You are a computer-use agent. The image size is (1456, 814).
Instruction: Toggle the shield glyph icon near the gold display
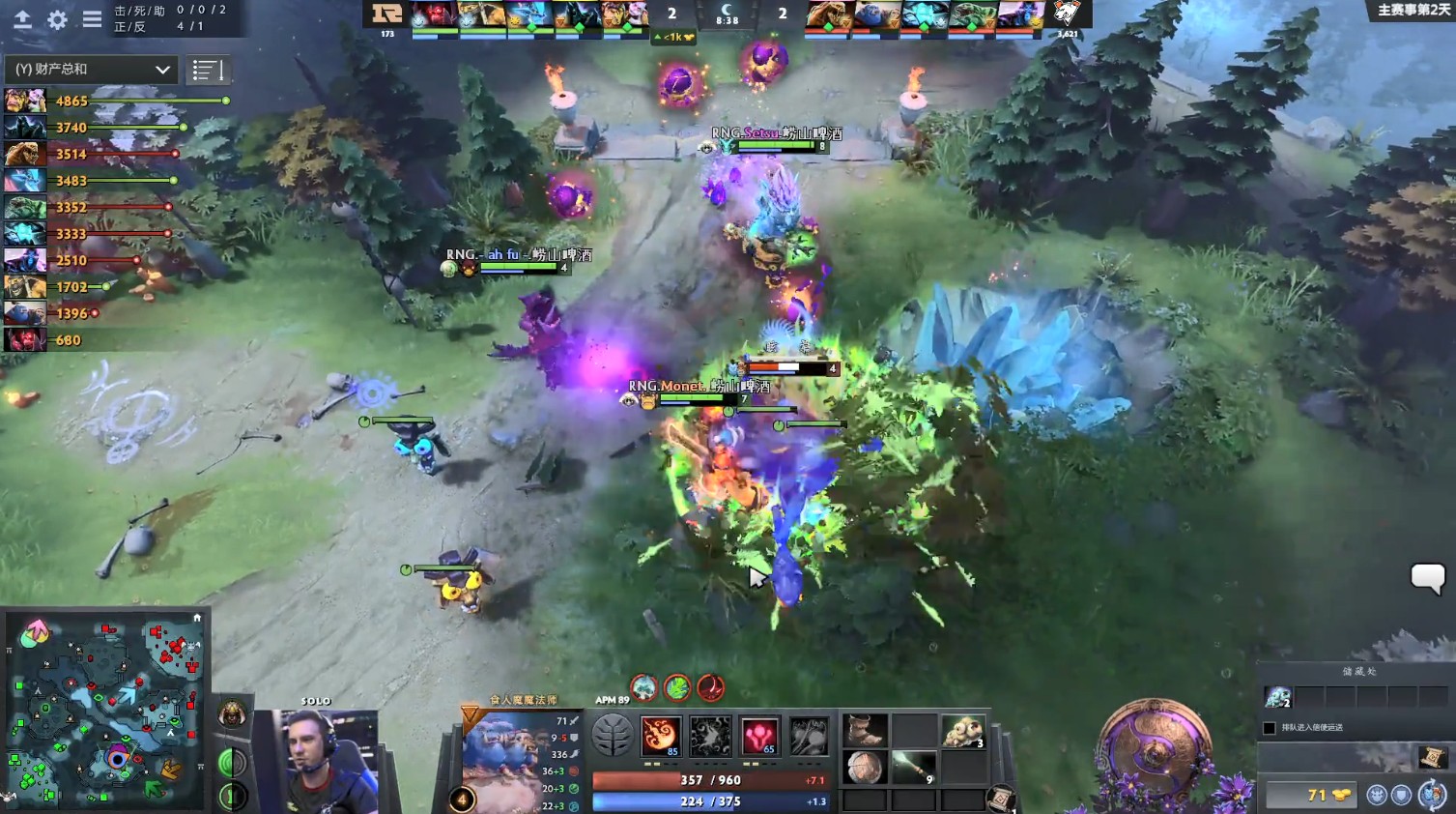(1401, 795)
